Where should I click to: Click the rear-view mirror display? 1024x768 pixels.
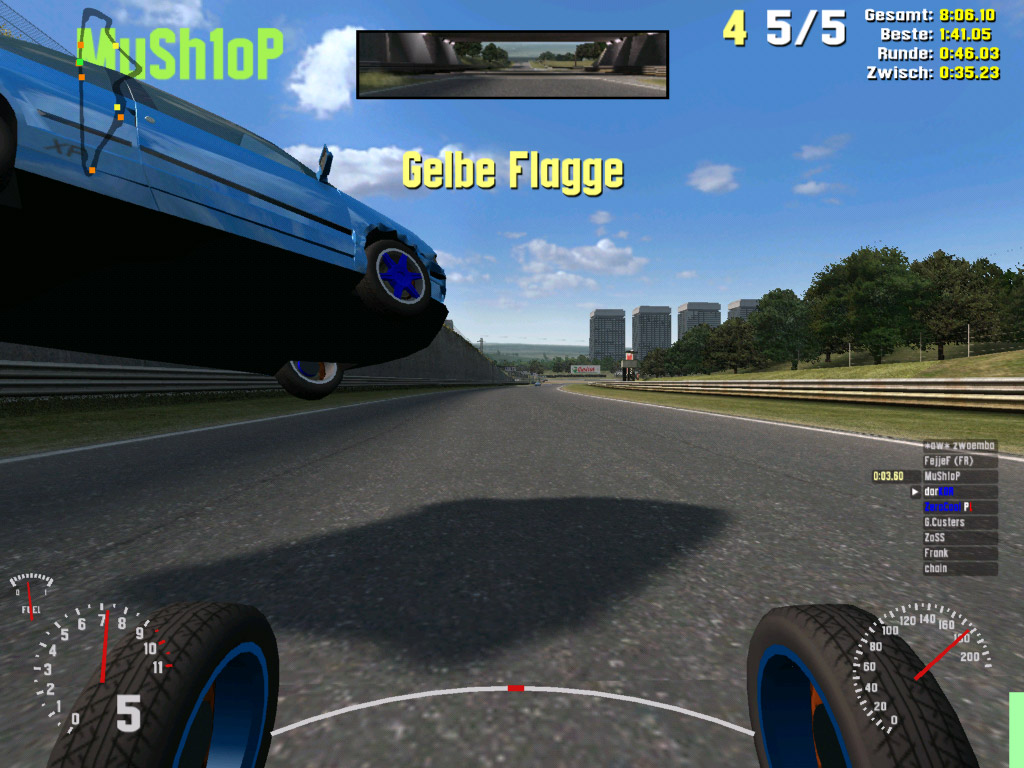[512, 64]
